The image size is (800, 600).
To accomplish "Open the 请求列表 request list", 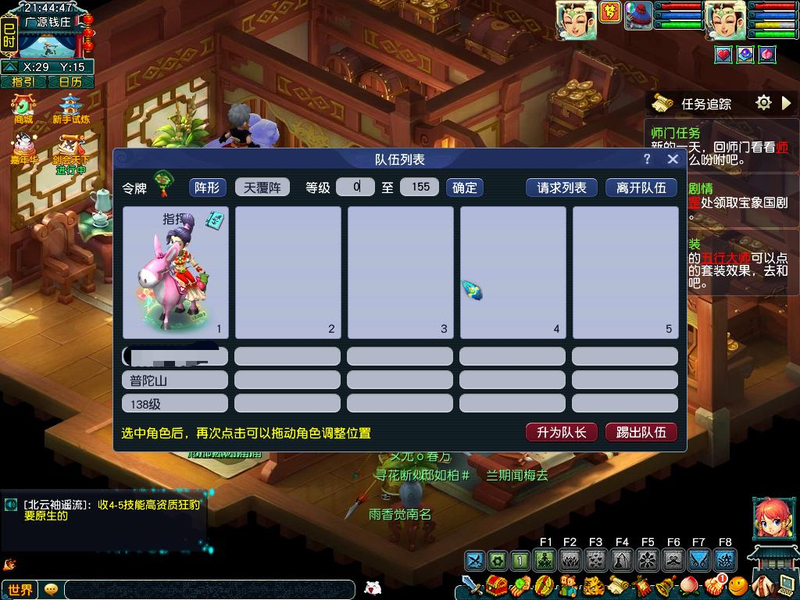I will (561, 187).
